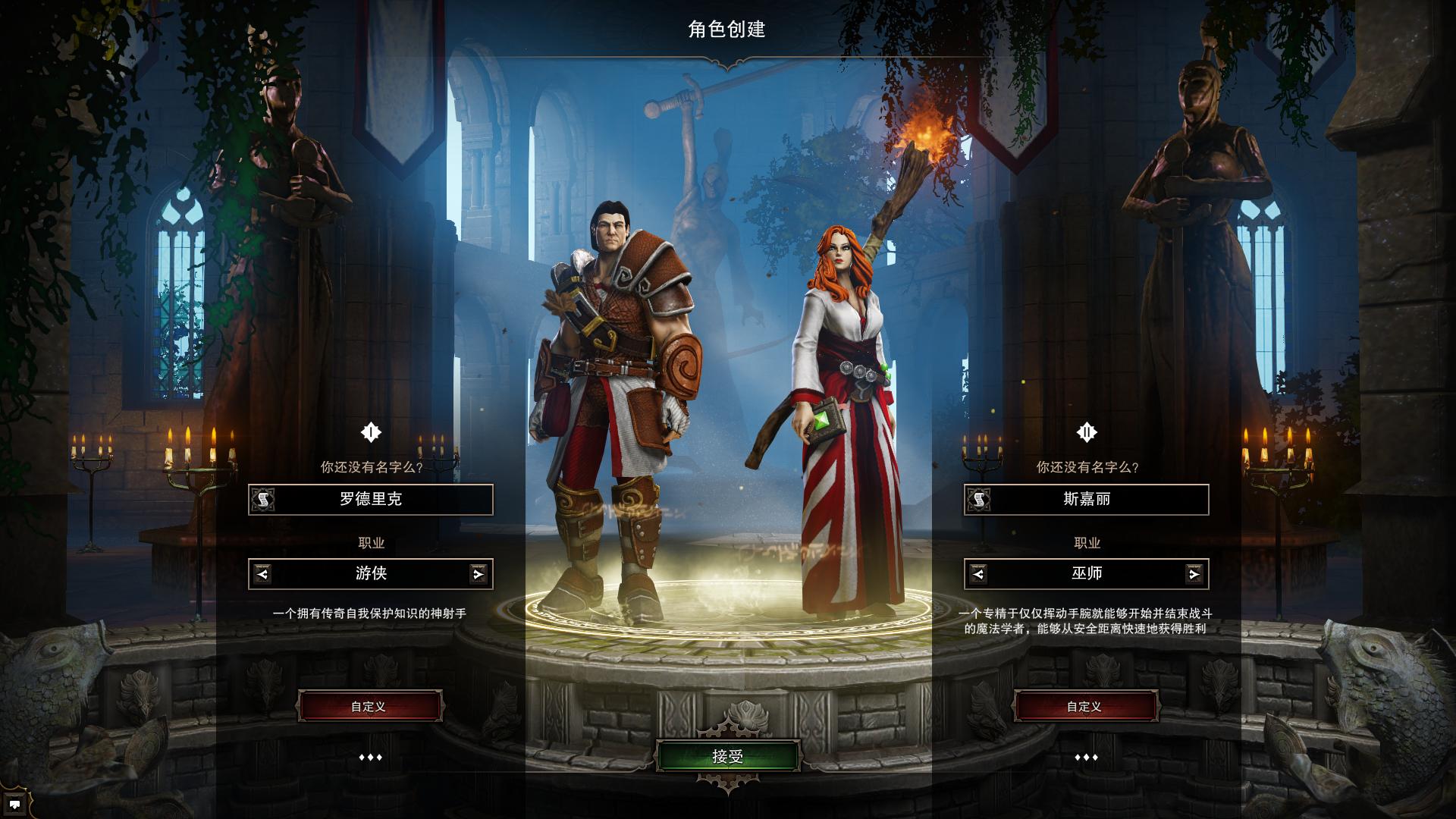Open 自定义 customization for 斯嘉丽

(x=1086, y=705)
